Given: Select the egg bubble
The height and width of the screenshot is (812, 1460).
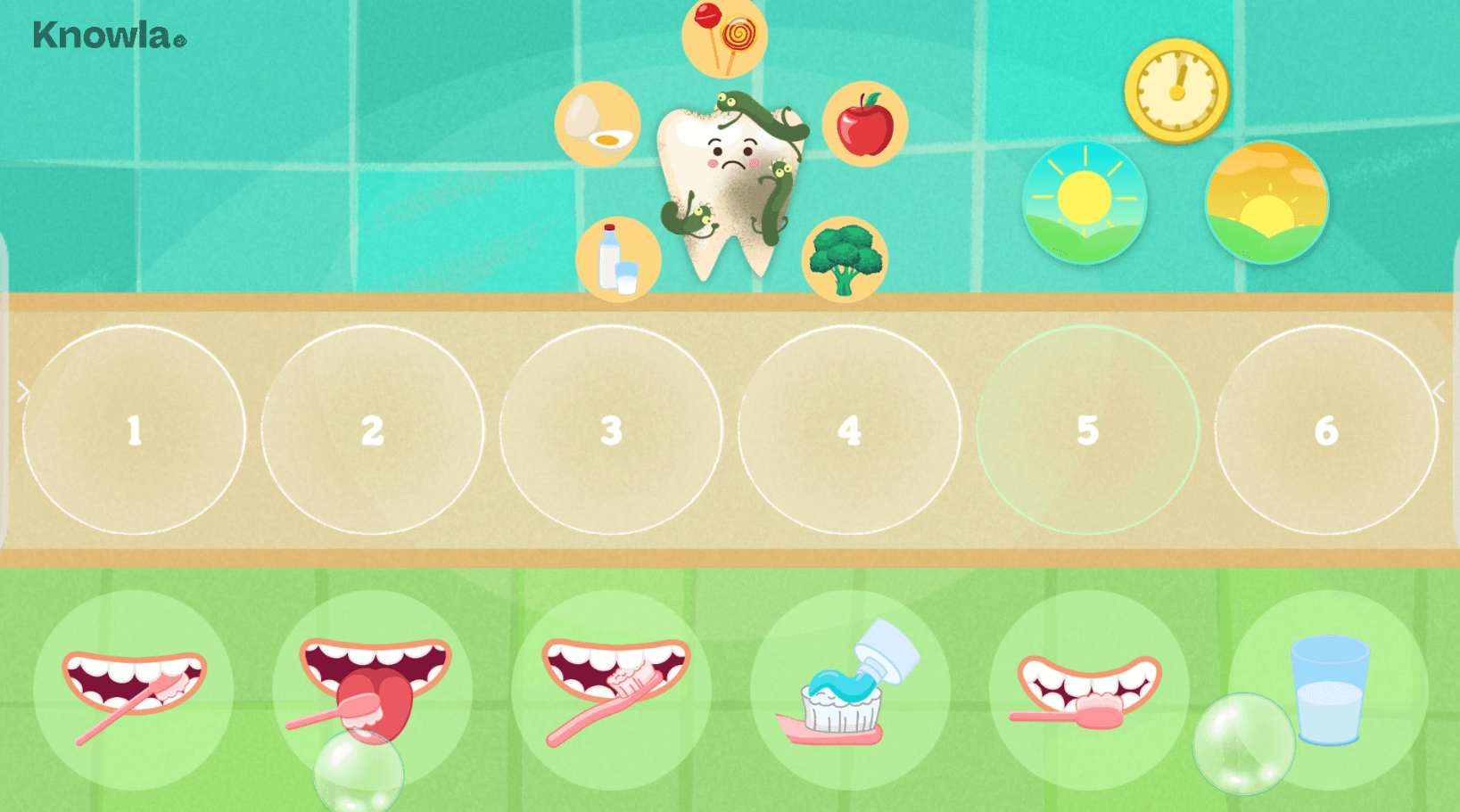Looking at the screenshot, I should (598, 125).
